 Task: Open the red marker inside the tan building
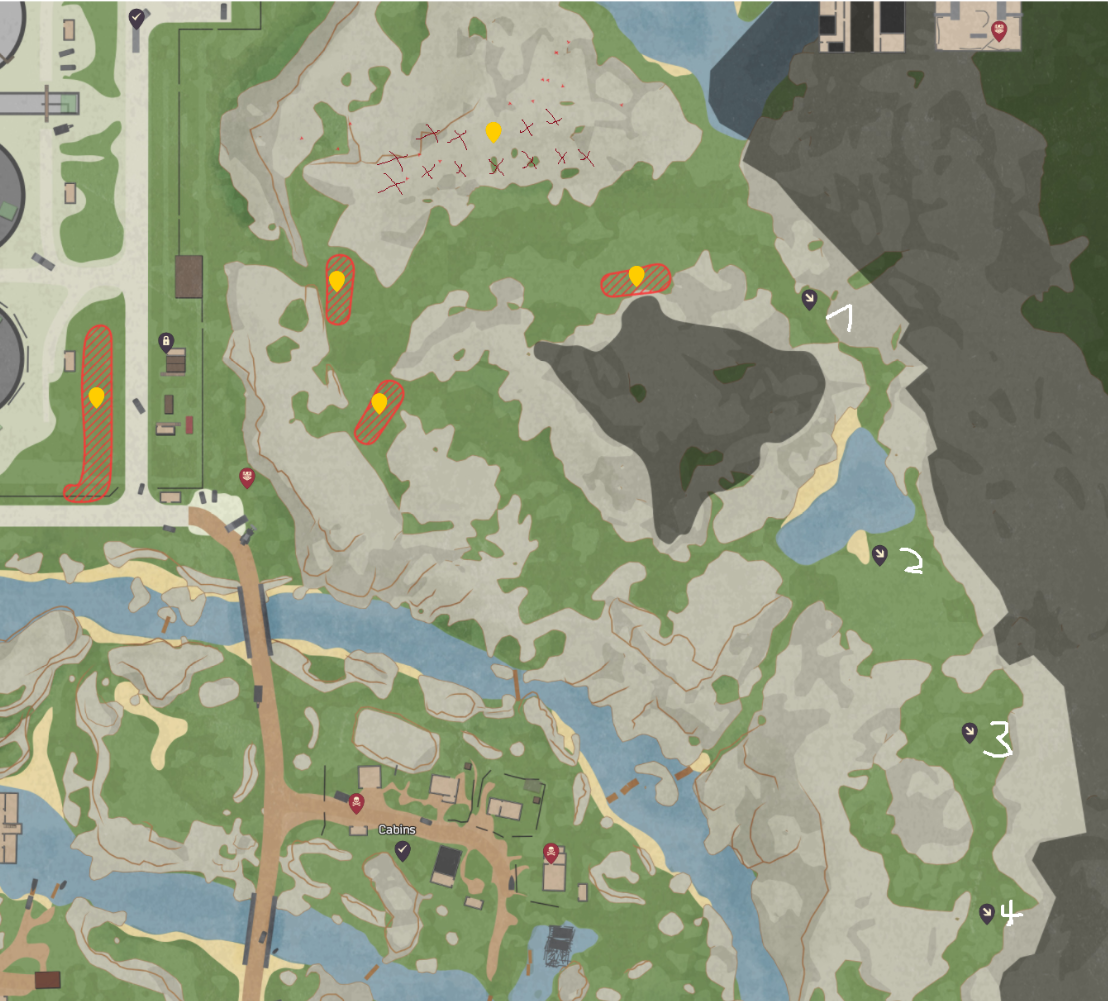(x=998, y=32)
